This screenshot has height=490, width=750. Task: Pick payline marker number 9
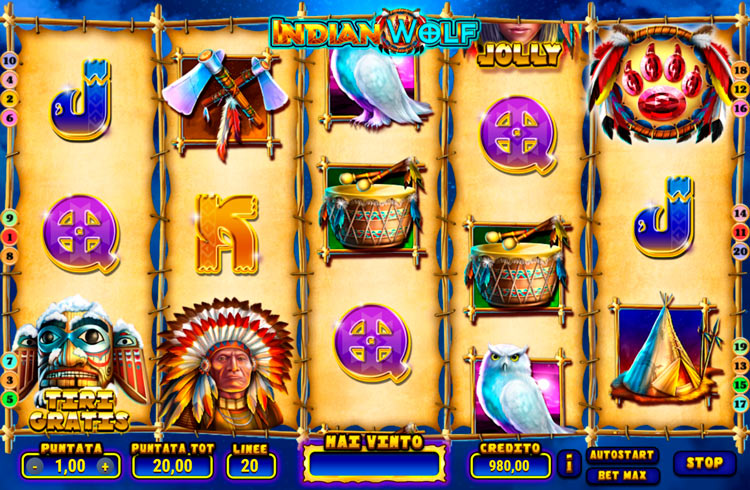coord(10,218)
